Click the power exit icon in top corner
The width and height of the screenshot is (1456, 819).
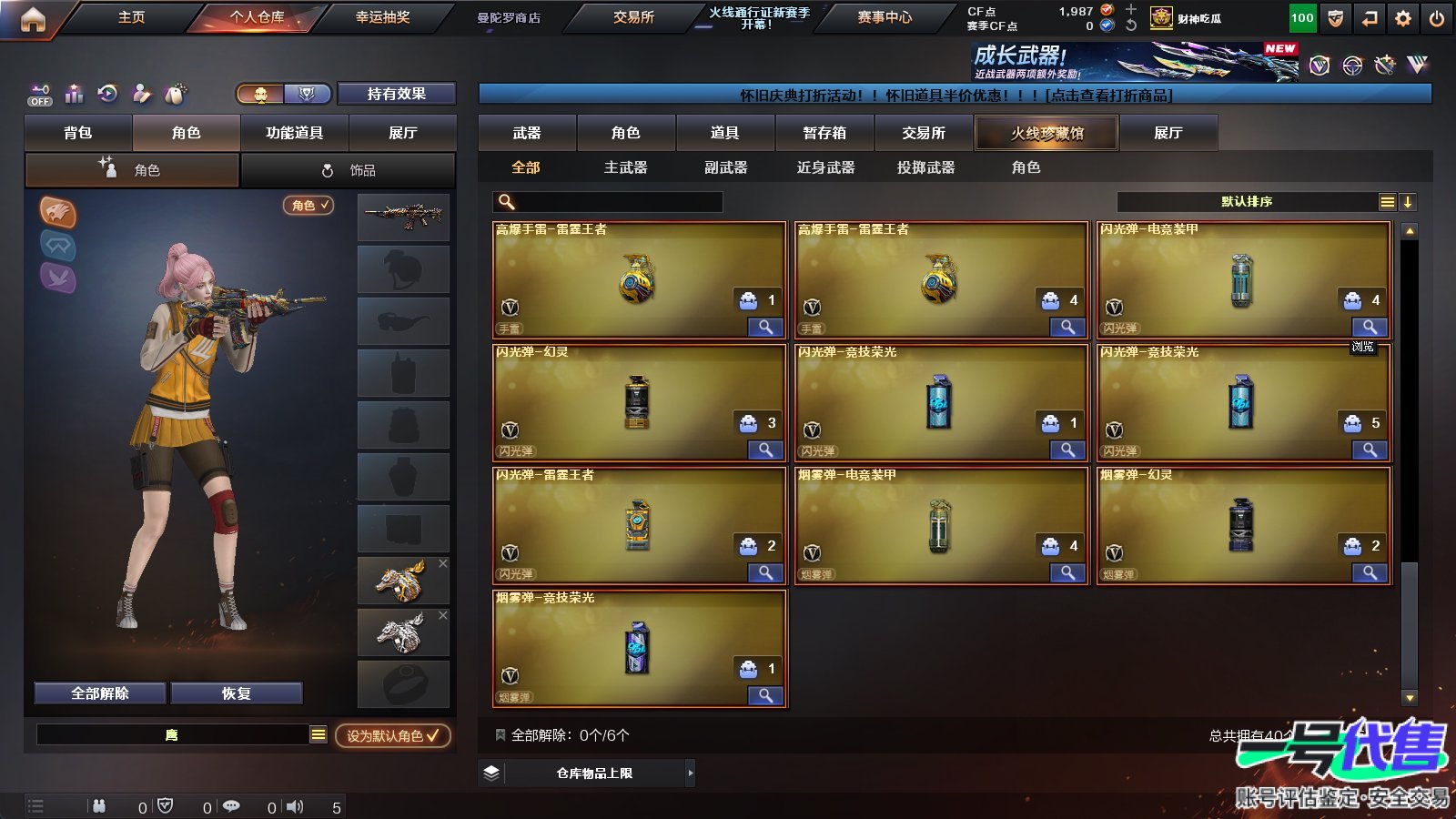point(1435,17)
